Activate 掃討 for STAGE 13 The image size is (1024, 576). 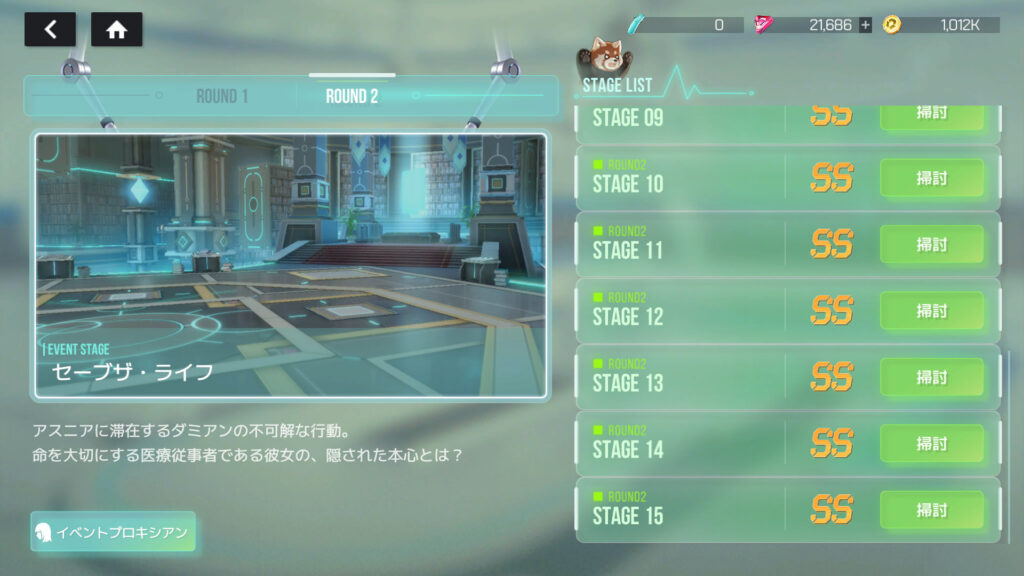(x=931, y=377)
